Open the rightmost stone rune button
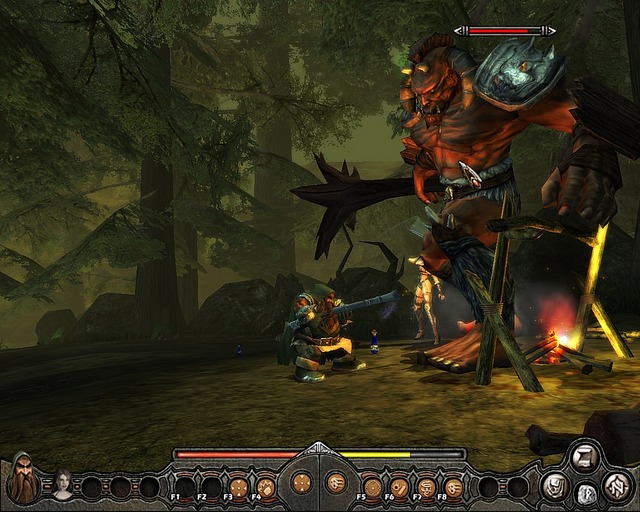 click(615, 485)
